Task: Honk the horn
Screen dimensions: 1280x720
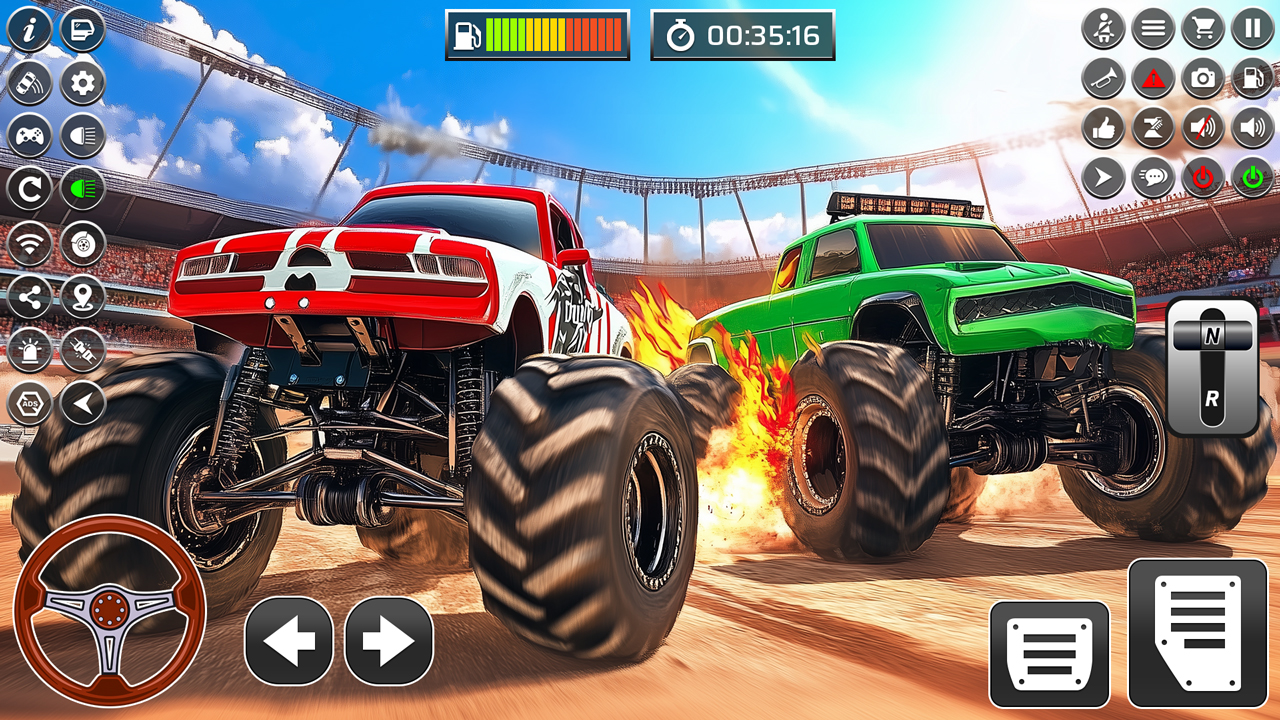Action: coord(1103,76)
